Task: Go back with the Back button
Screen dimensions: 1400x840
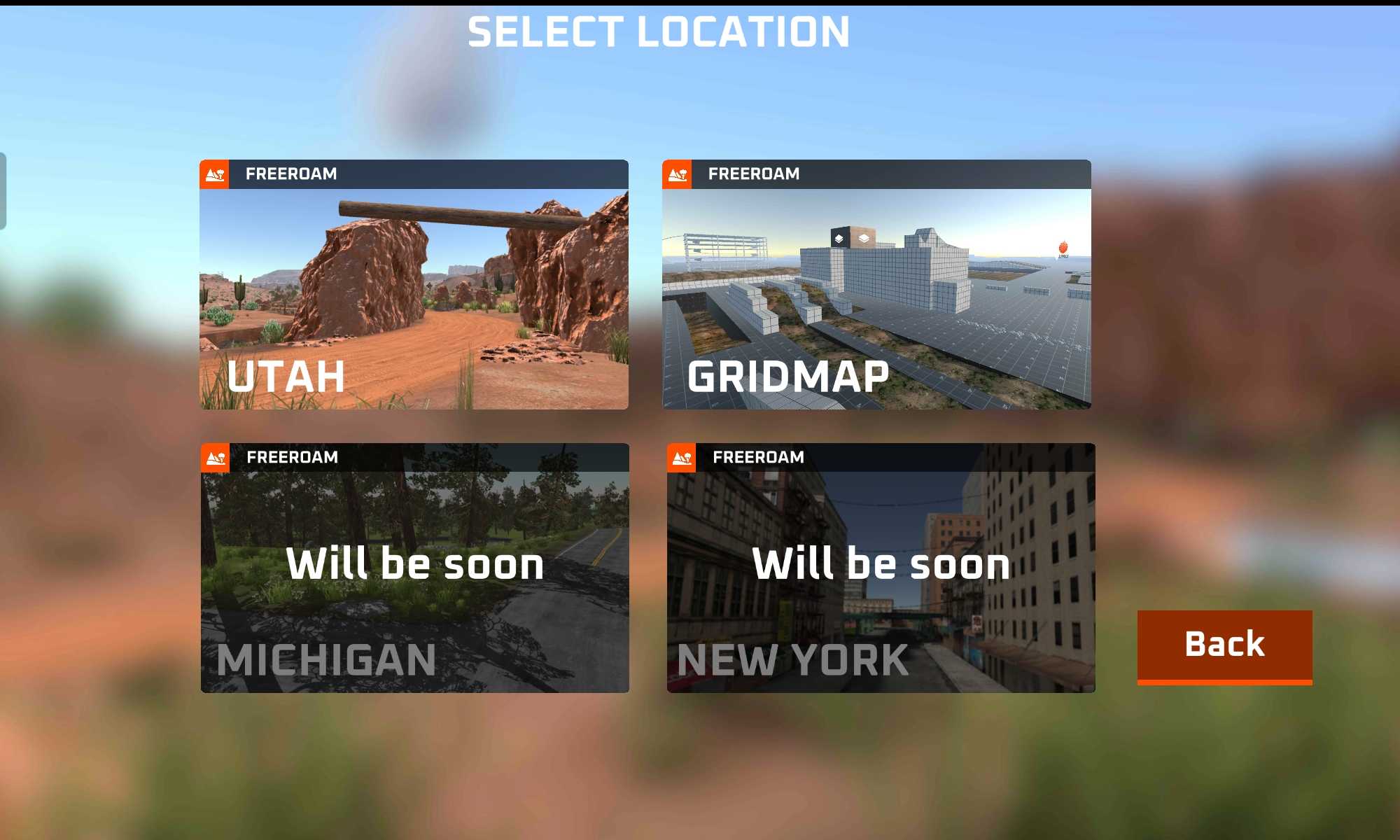Action: click(1224, 645)
